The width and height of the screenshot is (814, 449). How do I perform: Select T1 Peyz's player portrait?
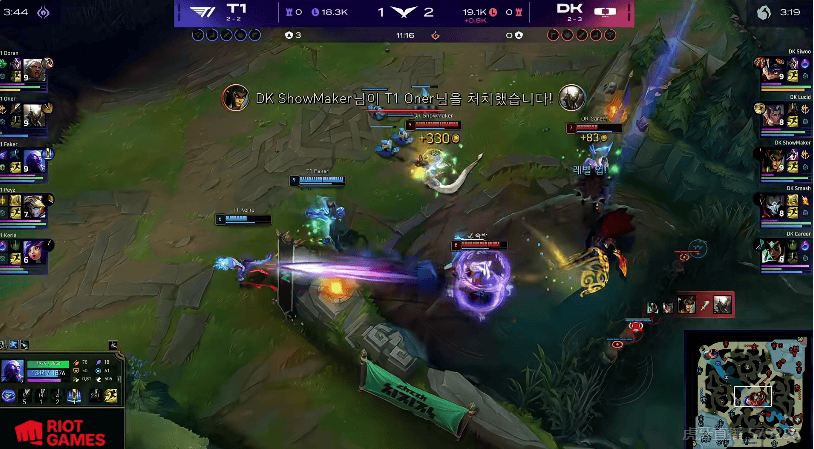point(31,206)
